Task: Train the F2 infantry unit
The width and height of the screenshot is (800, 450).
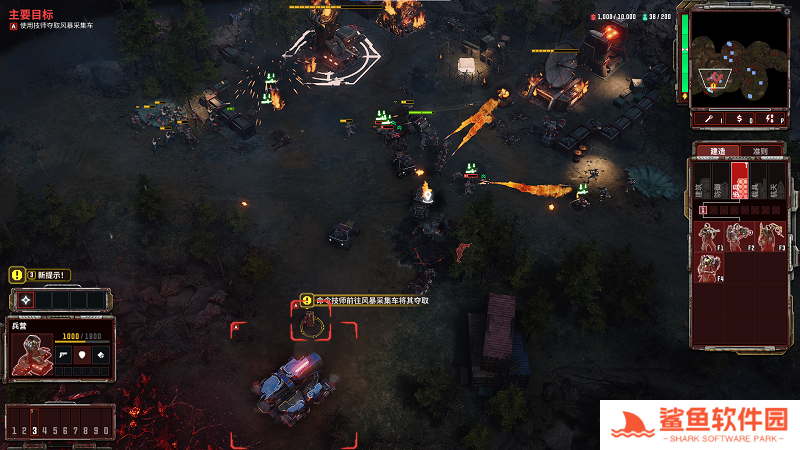Action: [740, 236]
